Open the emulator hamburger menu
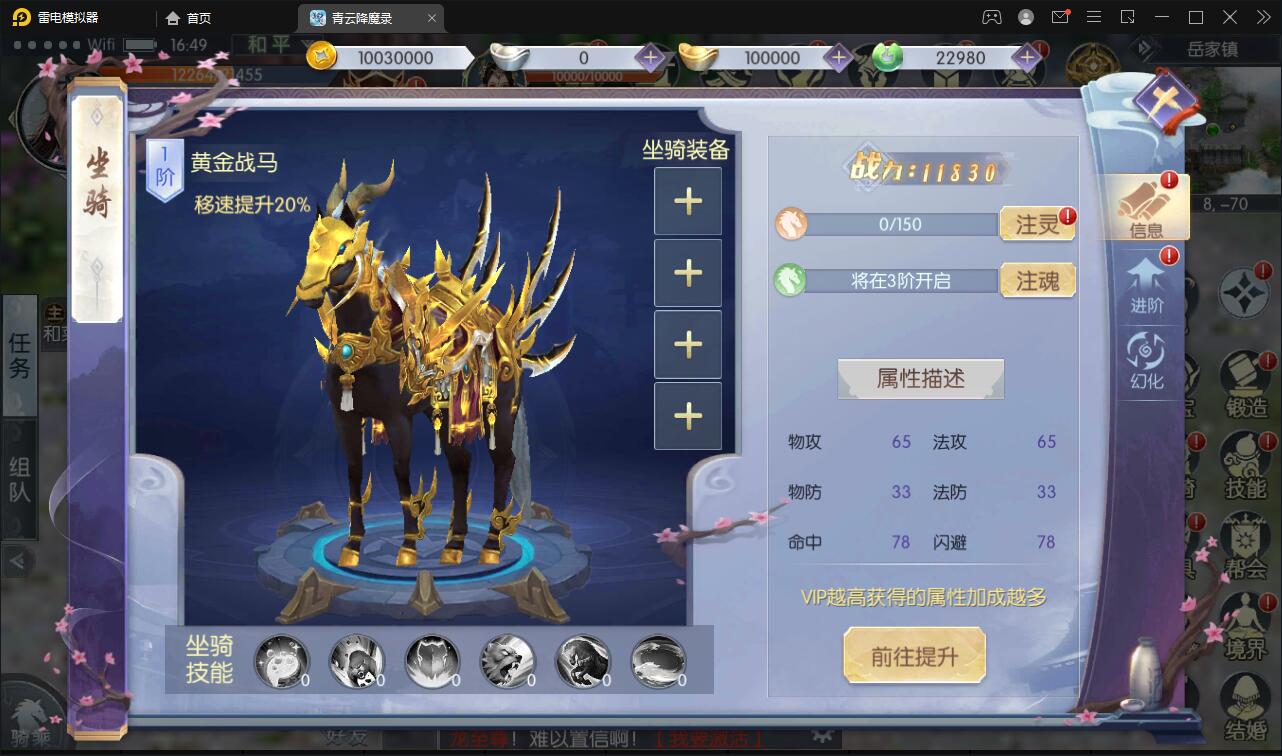This screenshot has width=1282, height=756. pos(1094,17)
